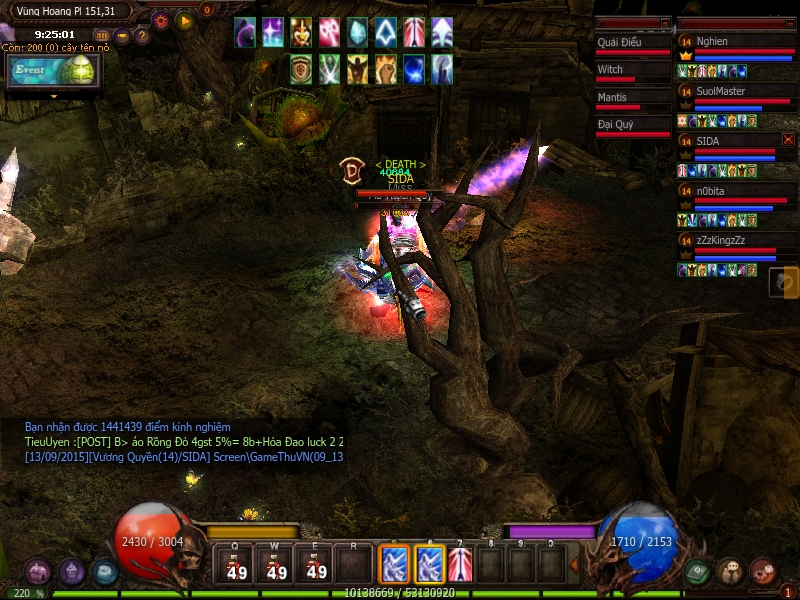Image resolution: width=800 pixels, height=600 pixels.
Task: Remove SIDA with the red X button
Action: (788, 140)
